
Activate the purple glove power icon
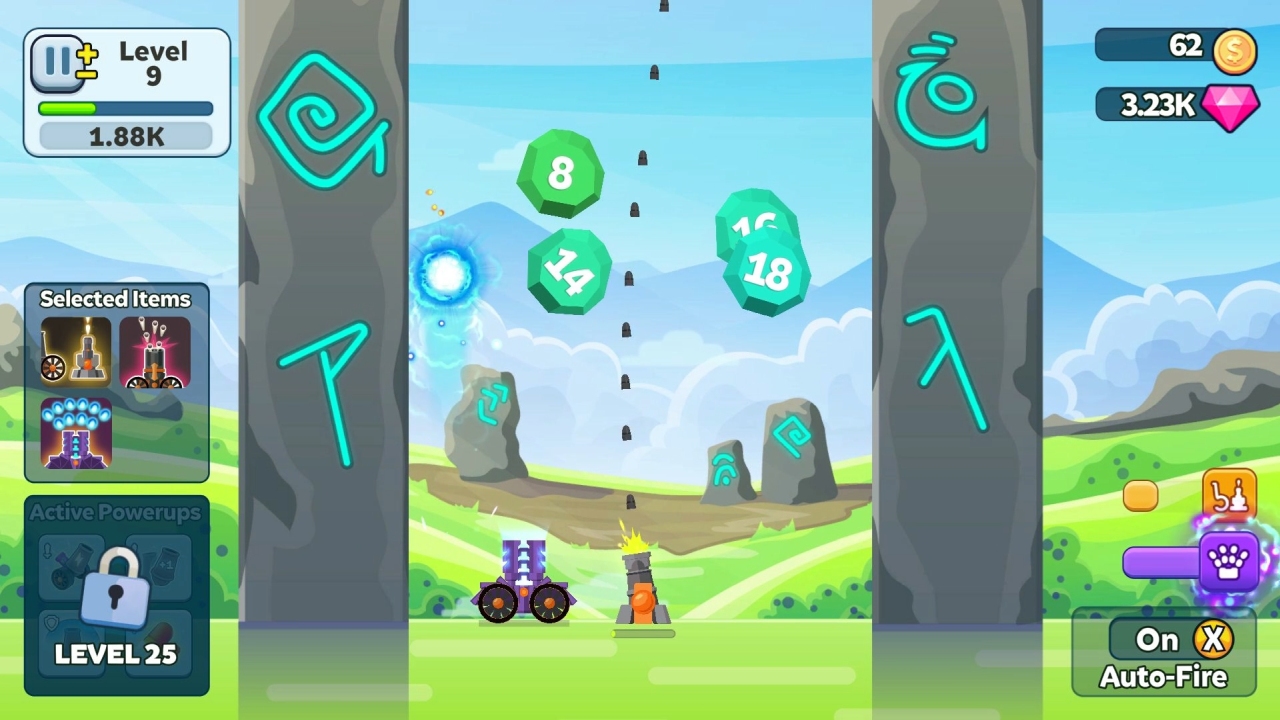[1230, 562]
